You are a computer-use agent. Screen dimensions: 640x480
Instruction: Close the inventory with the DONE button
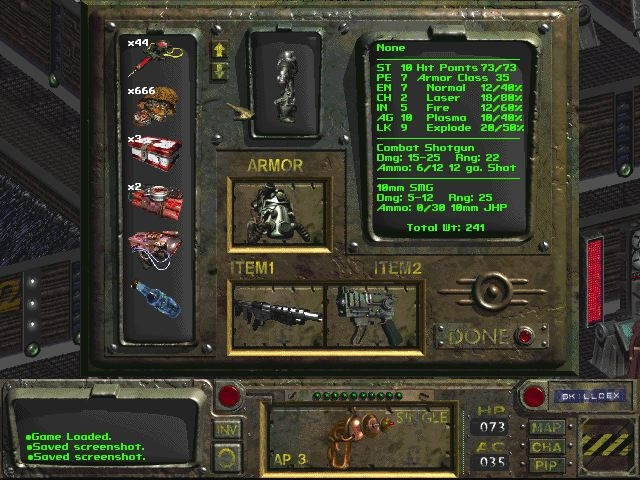(x=525, y=337)
